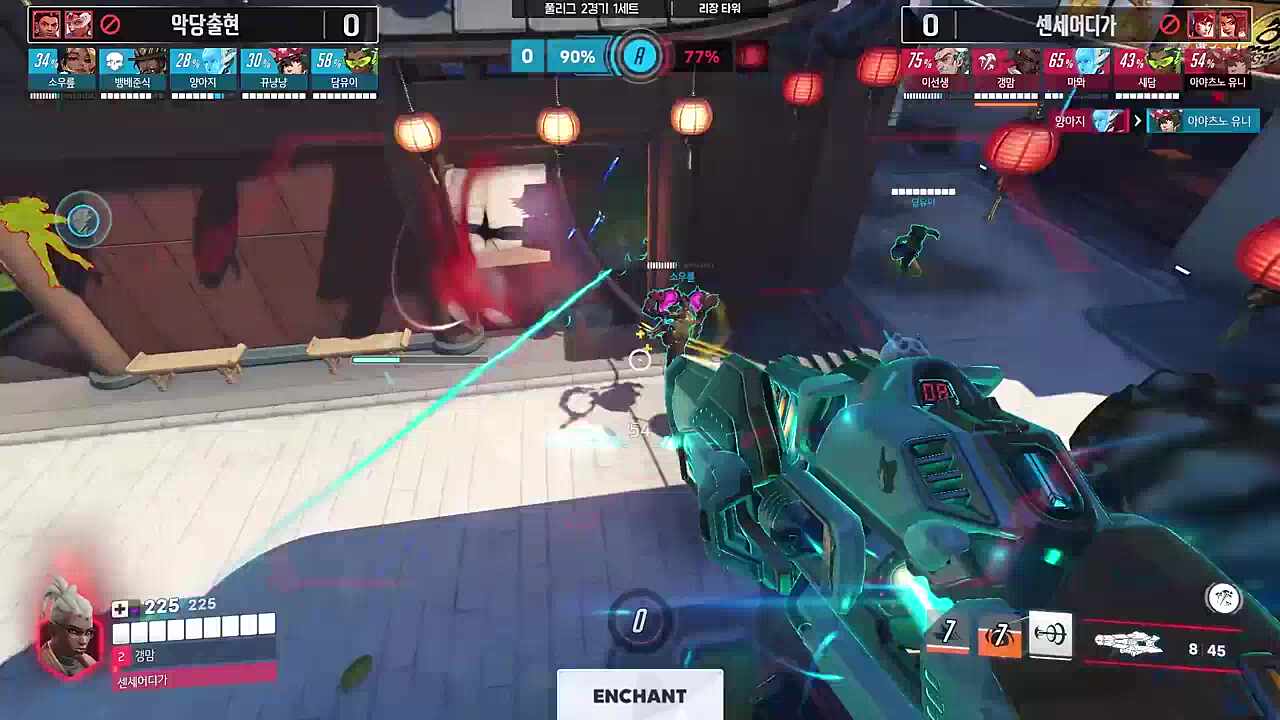
Task: Click the 악당출현 team name banner
Action: click(x=203, y=25)
